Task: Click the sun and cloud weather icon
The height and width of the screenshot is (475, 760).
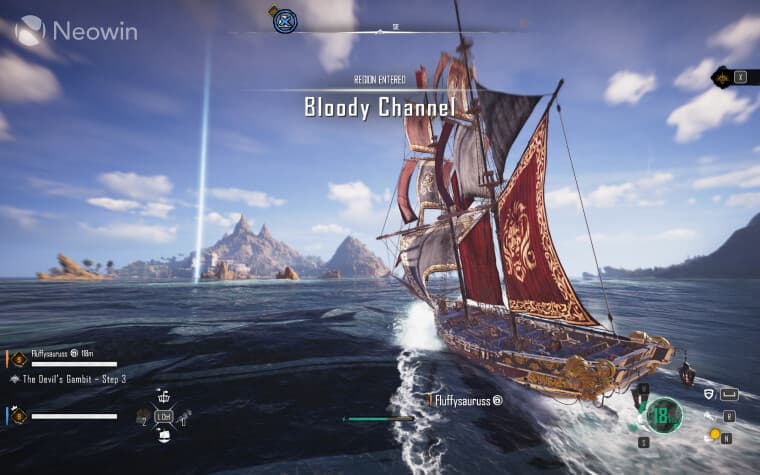Action: point(714,434)
